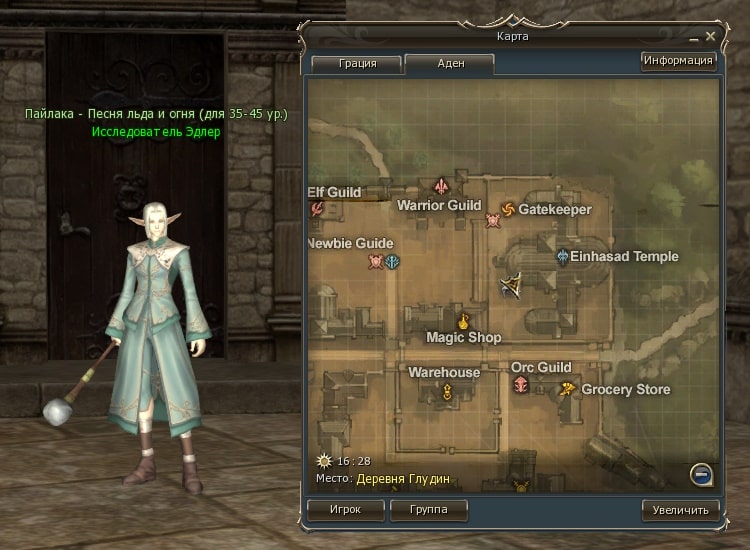Select the Elf Guild marker icon
The image size is (750, 550).
coord(318,208)
